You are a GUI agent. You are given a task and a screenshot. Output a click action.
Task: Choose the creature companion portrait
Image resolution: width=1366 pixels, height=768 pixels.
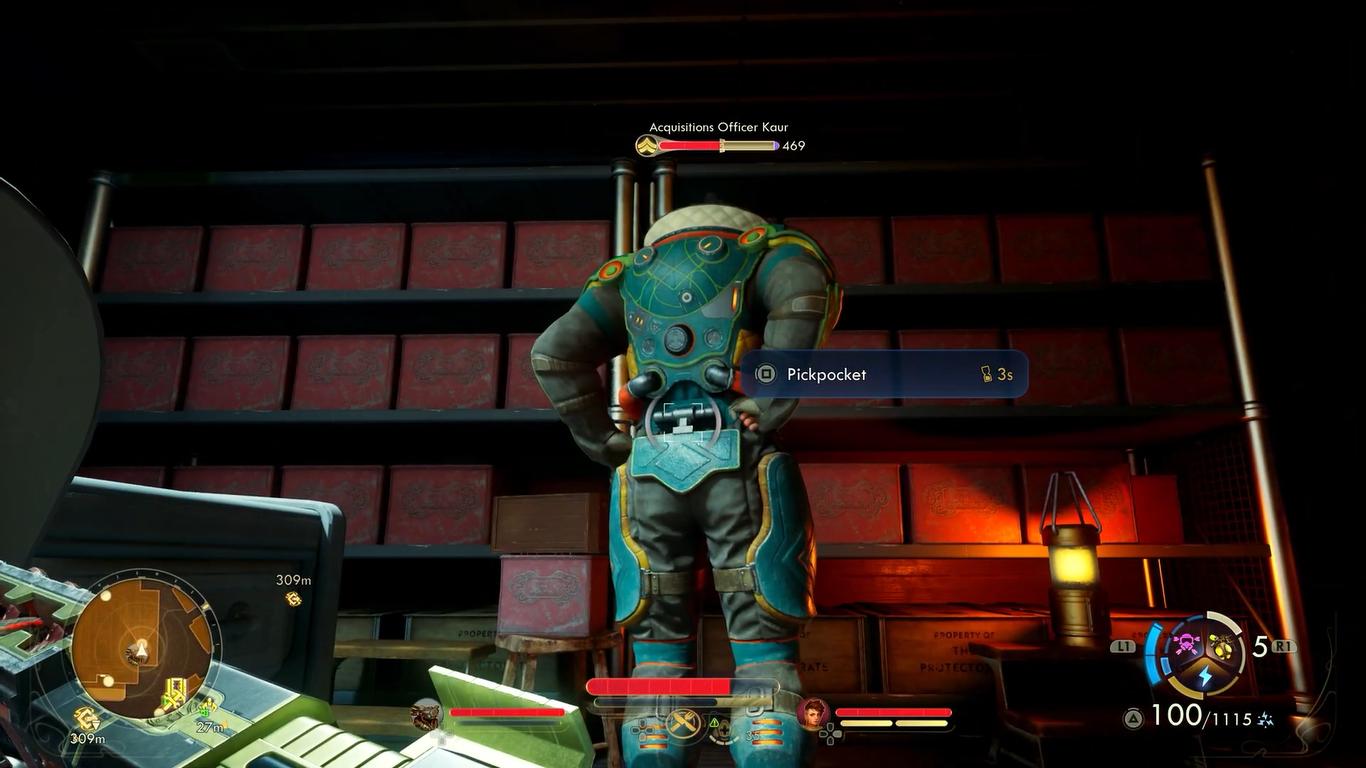(x=427, y=714)
